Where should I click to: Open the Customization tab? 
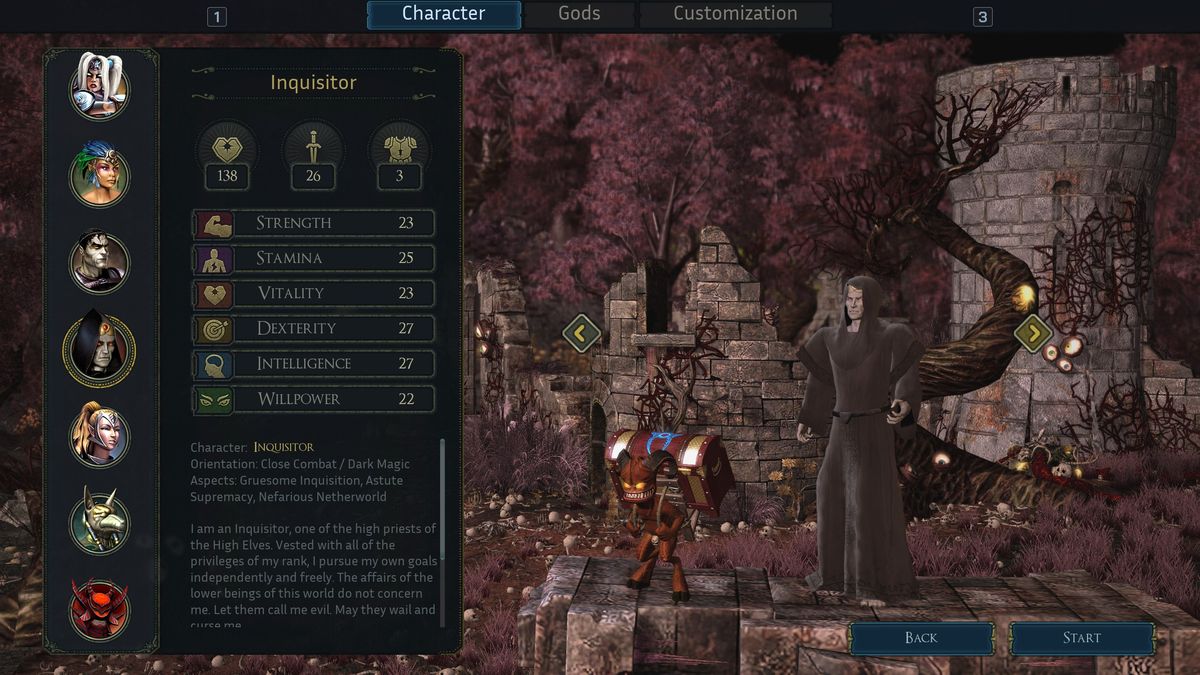(735, 14)
